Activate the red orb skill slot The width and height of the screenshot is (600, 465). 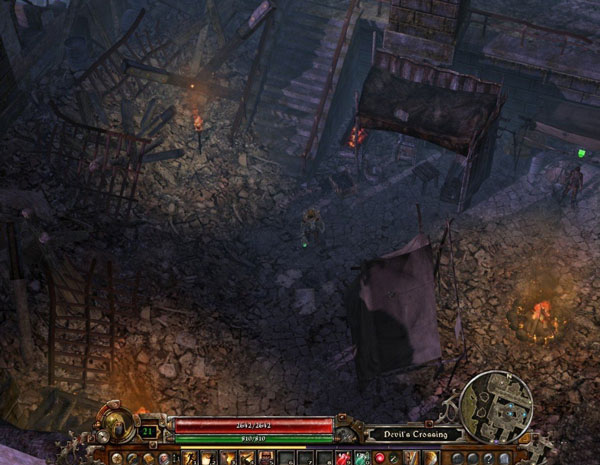click(x=379, y=458)
